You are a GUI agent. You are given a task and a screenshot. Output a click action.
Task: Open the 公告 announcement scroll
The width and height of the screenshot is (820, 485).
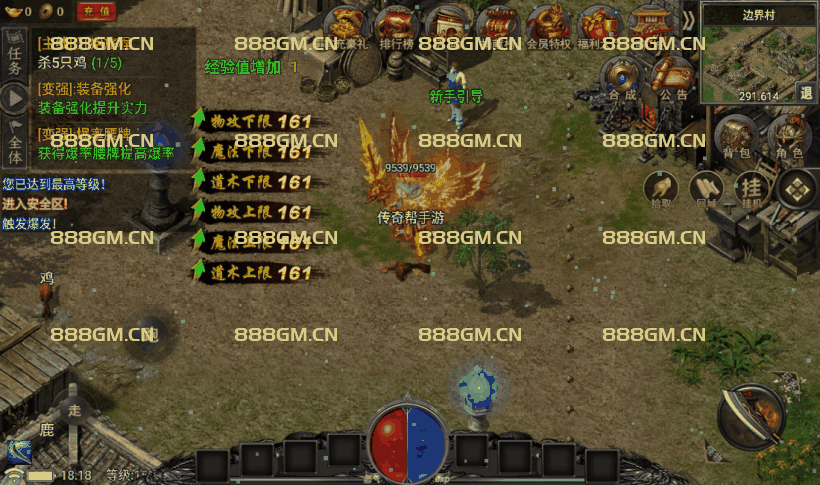click(673, 79)
